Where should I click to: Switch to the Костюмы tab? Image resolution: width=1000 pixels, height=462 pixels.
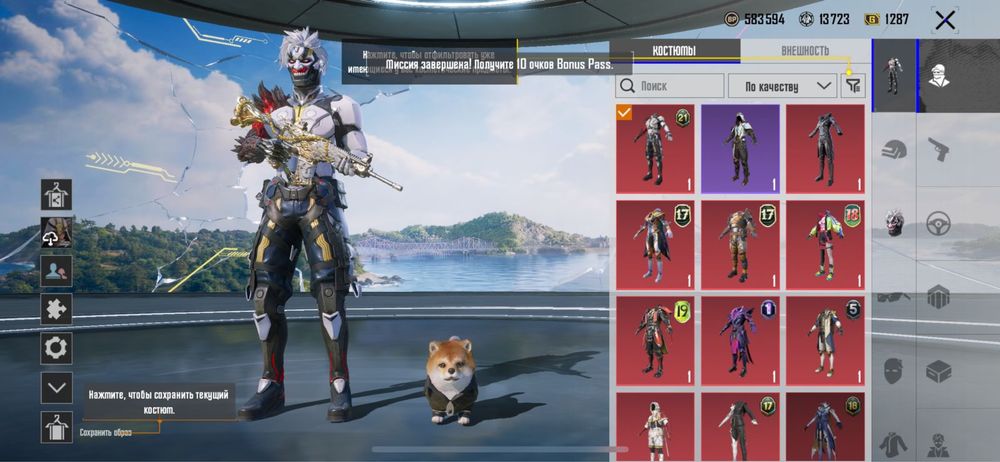coord(674,51)
